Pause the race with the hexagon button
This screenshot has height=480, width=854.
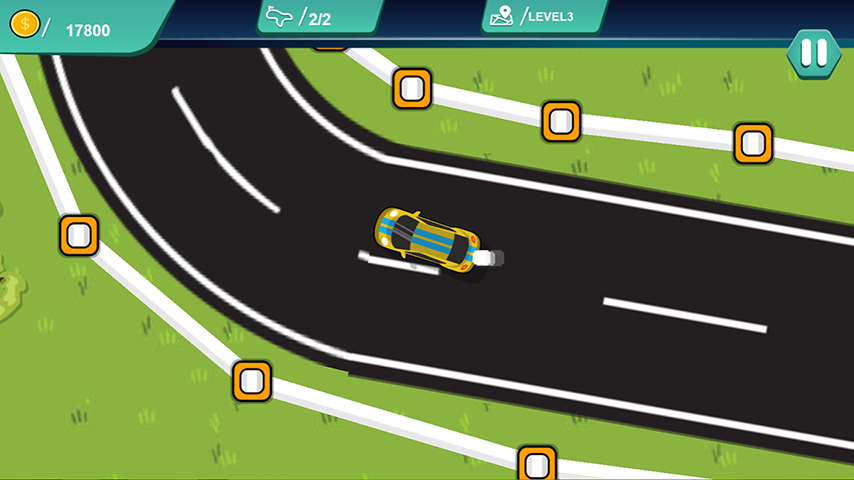point(814,52)
